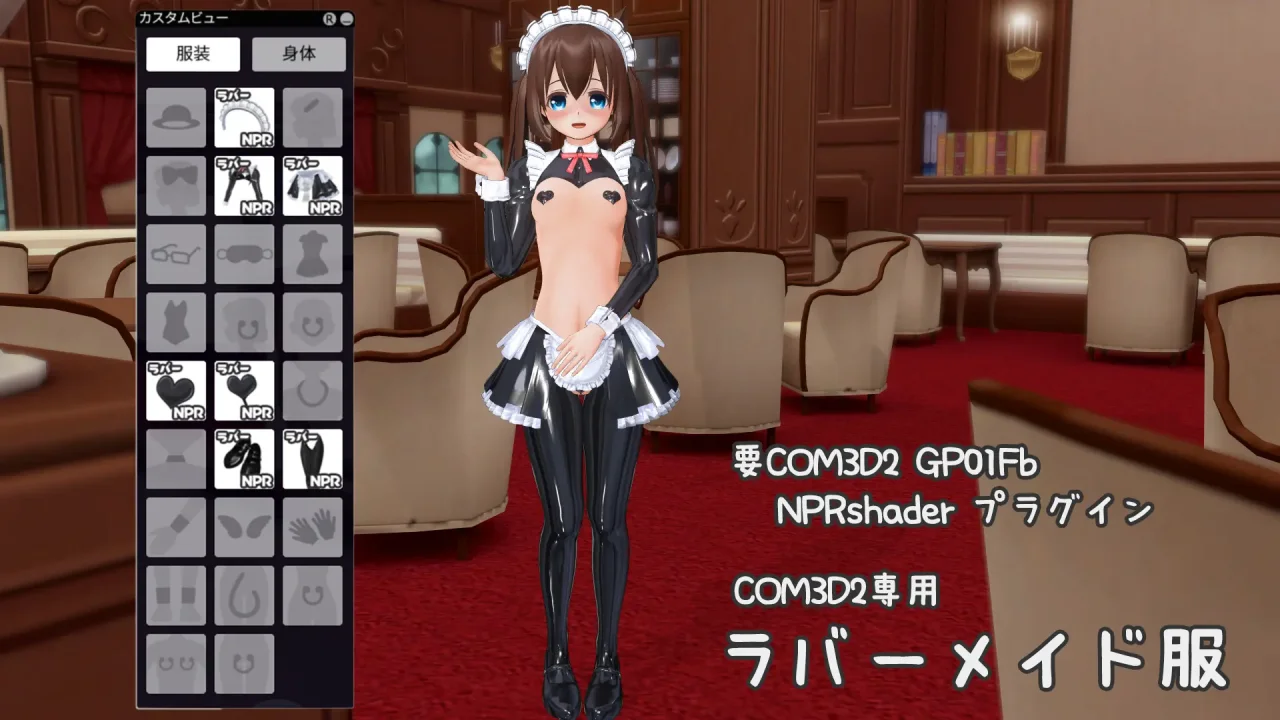Select the rubber shoes NPR item
Image resolution: width=1280 pixels, height=720 pixels.
tap(244, 458)
